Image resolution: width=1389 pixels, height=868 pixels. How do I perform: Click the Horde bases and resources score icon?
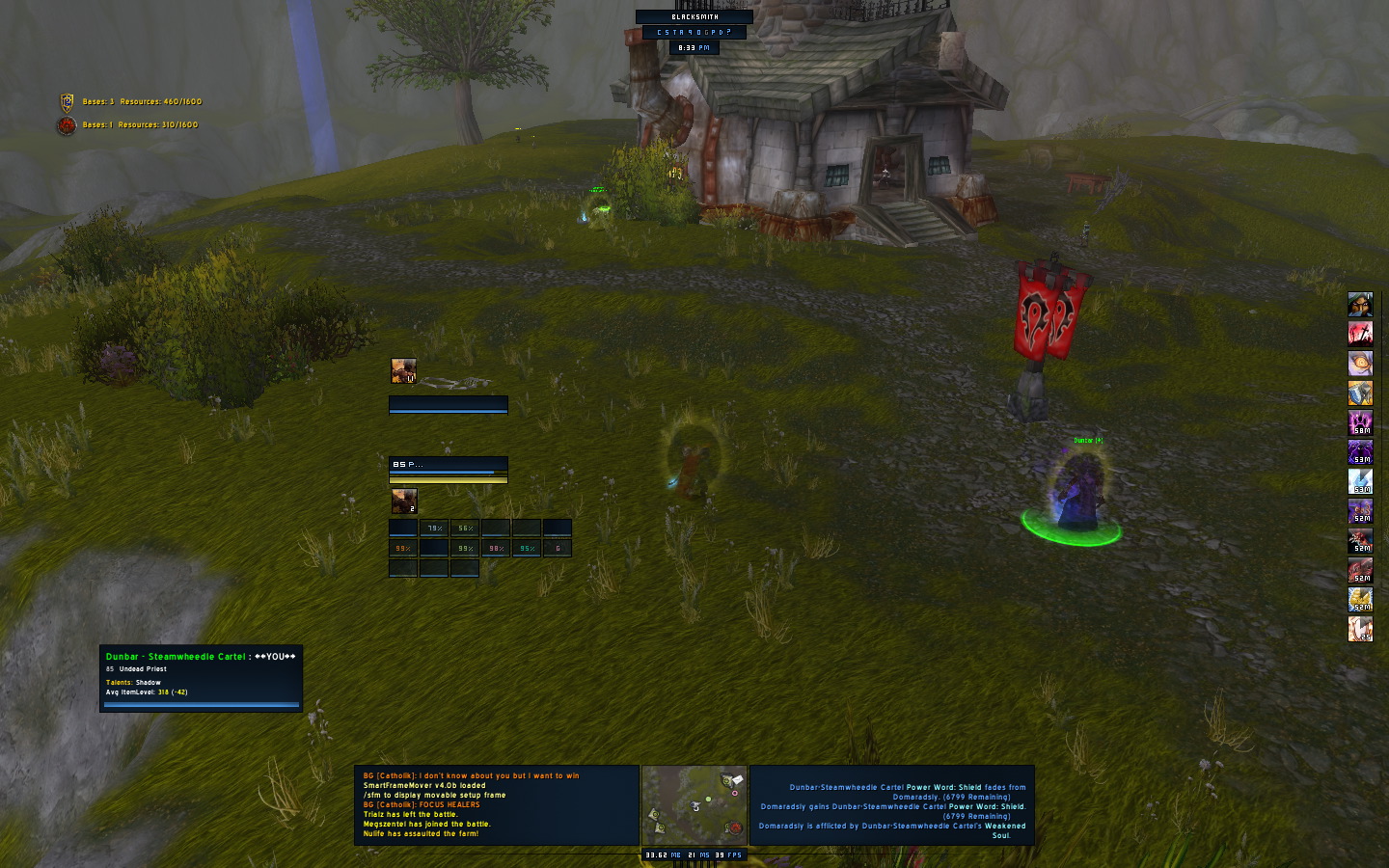67,125
